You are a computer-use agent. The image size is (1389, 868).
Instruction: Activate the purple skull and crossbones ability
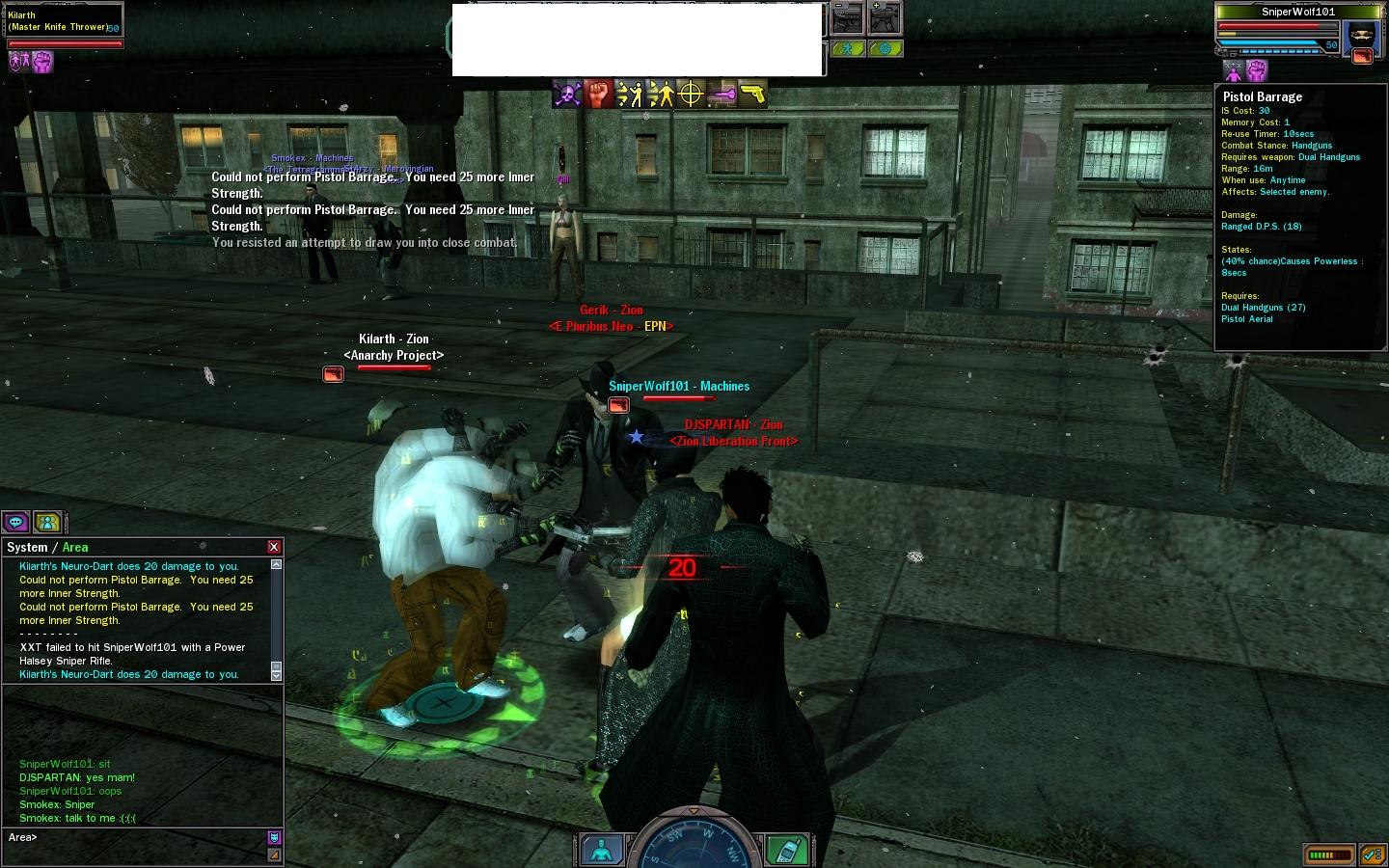(x=567, y=94)
